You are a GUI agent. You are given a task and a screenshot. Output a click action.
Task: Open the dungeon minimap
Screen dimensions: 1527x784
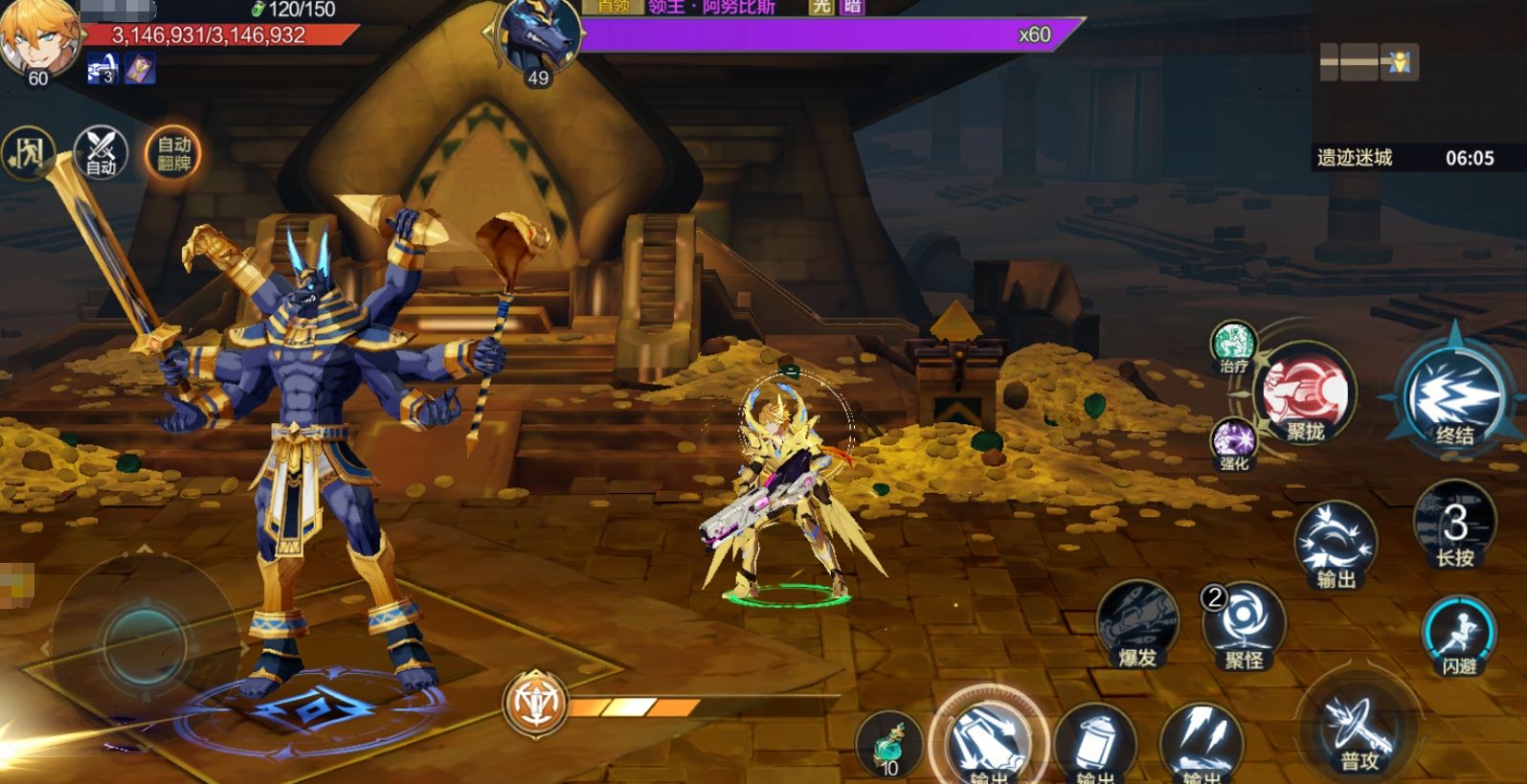click(1368, 63)
